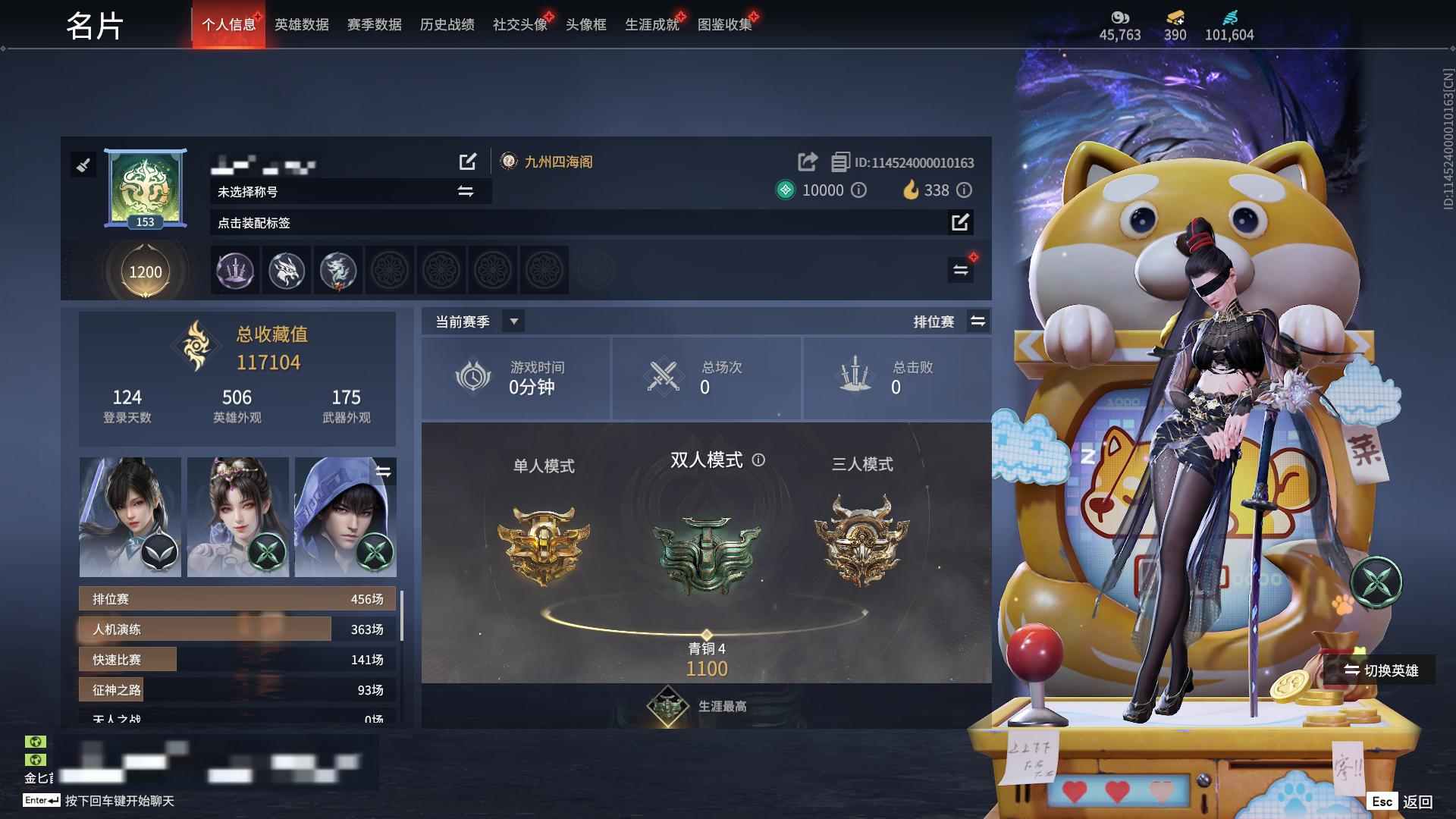Open the 排位赛 mode switcher beside it
This screenshot has width=1456, height=819.
pyautogui.click(x=978, y=322)
